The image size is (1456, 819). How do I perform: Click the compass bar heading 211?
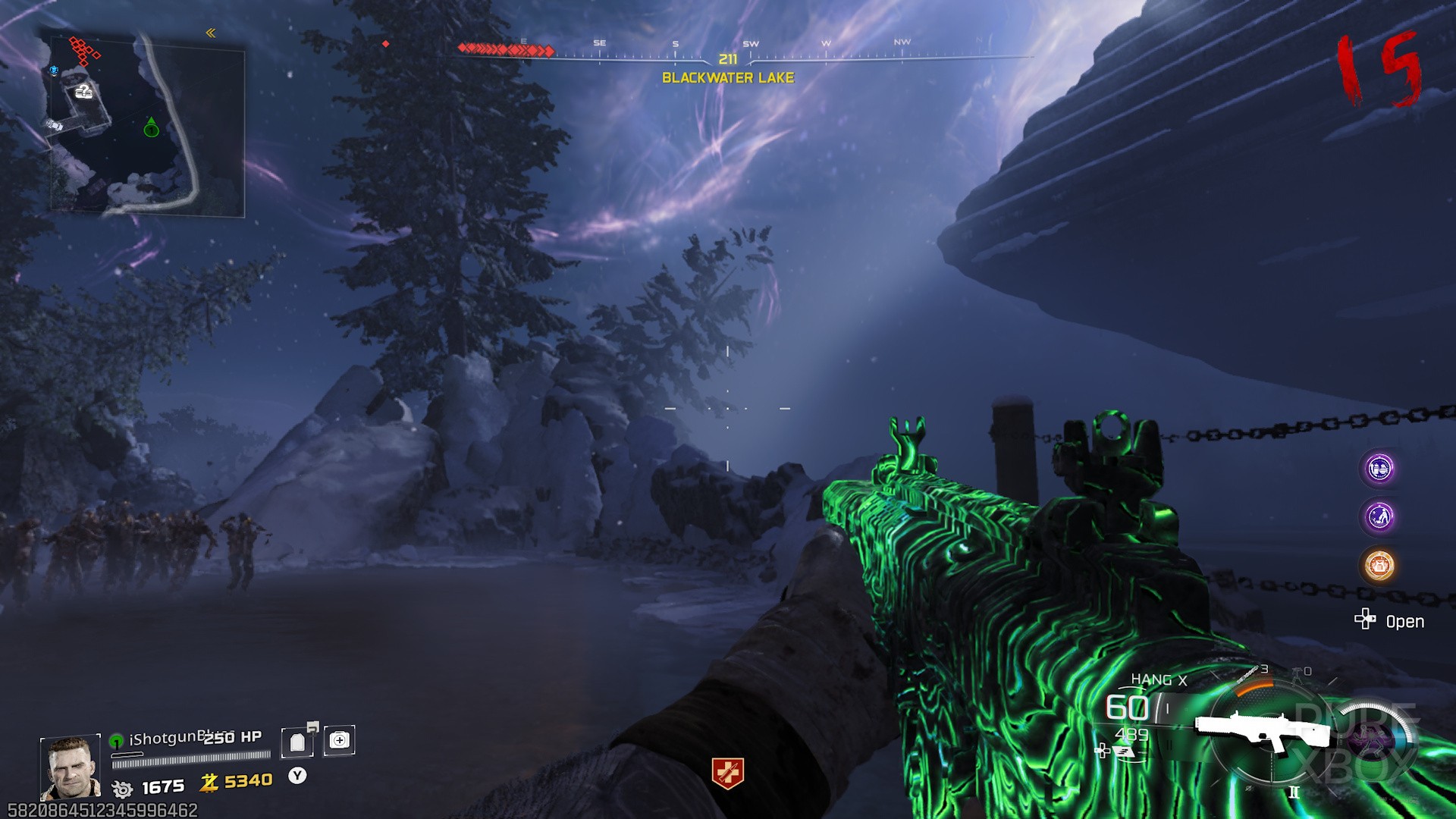(728, 58)
